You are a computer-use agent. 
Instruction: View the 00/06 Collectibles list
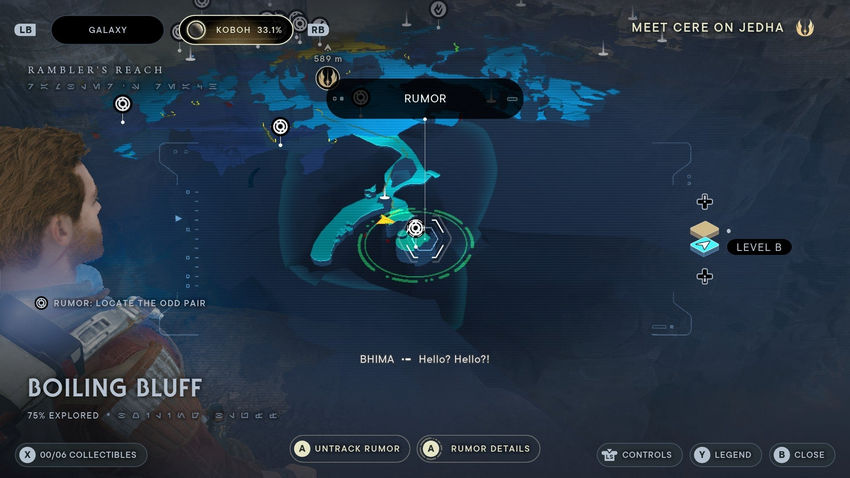82,455
